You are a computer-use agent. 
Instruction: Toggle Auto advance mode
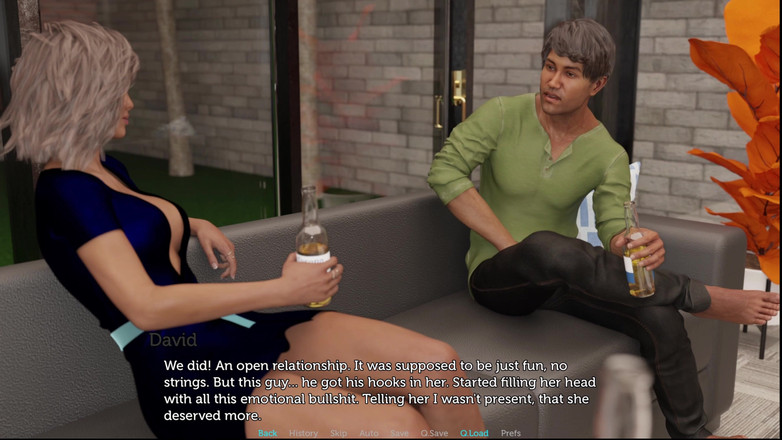point(369,433)
